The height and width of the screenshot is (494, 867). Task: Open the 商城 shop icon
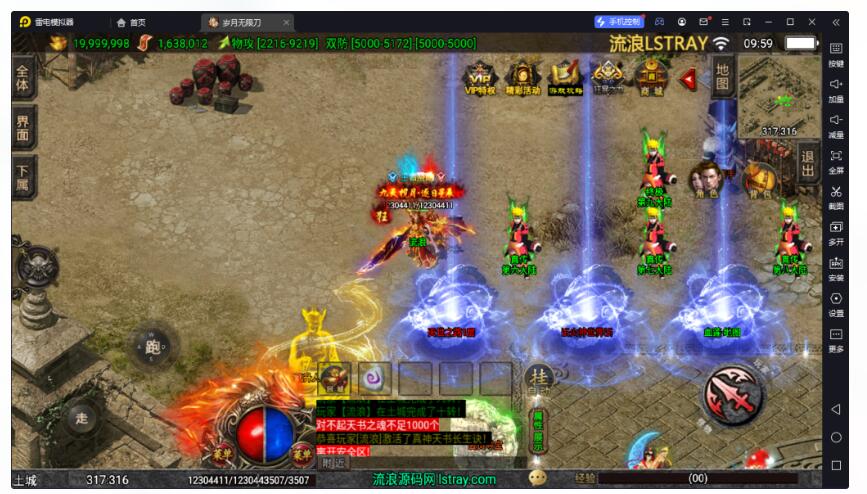[651, 75]
